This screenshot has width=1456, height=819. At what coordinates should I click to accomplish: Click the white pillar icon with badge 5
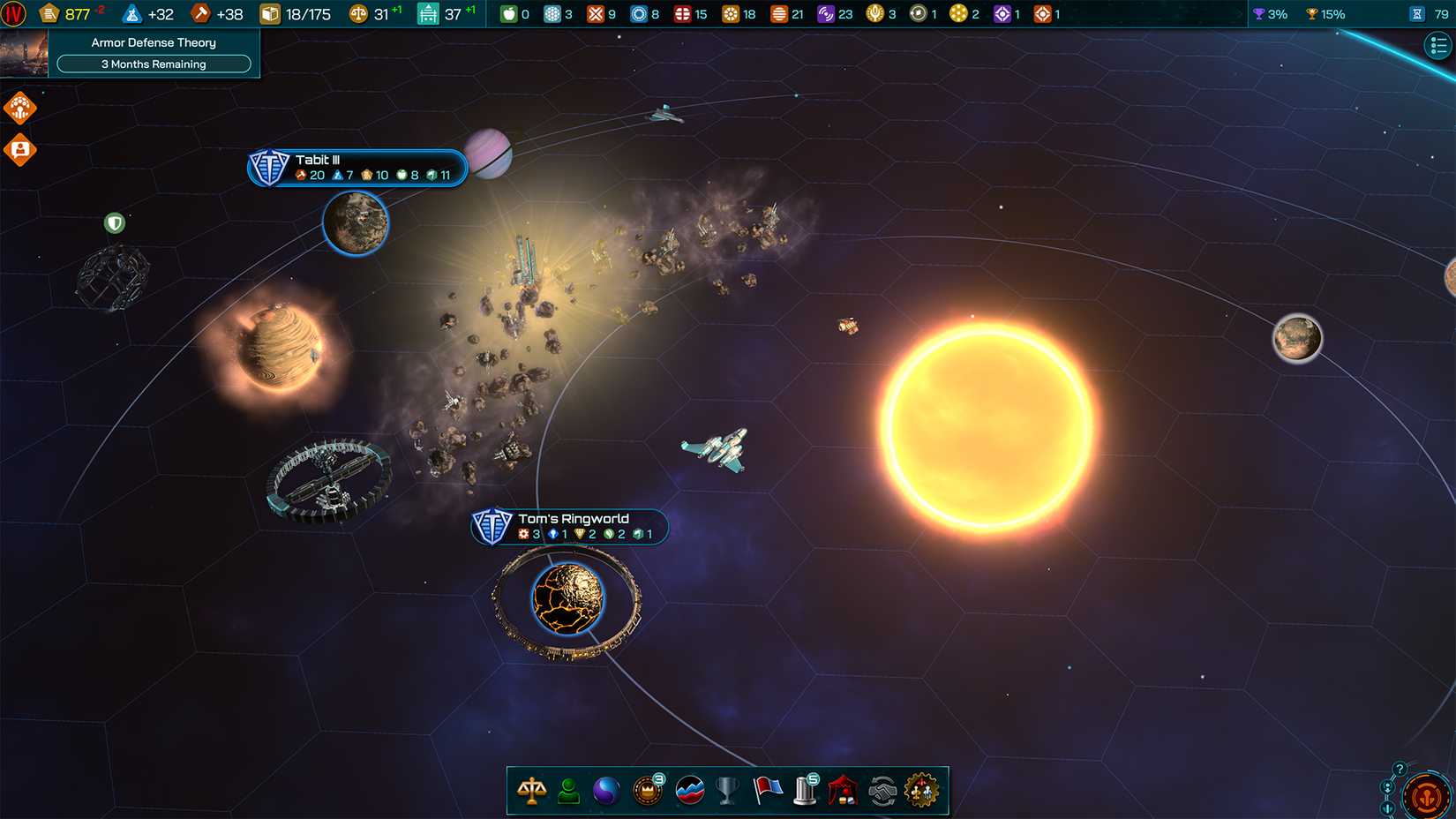[805, 790]
